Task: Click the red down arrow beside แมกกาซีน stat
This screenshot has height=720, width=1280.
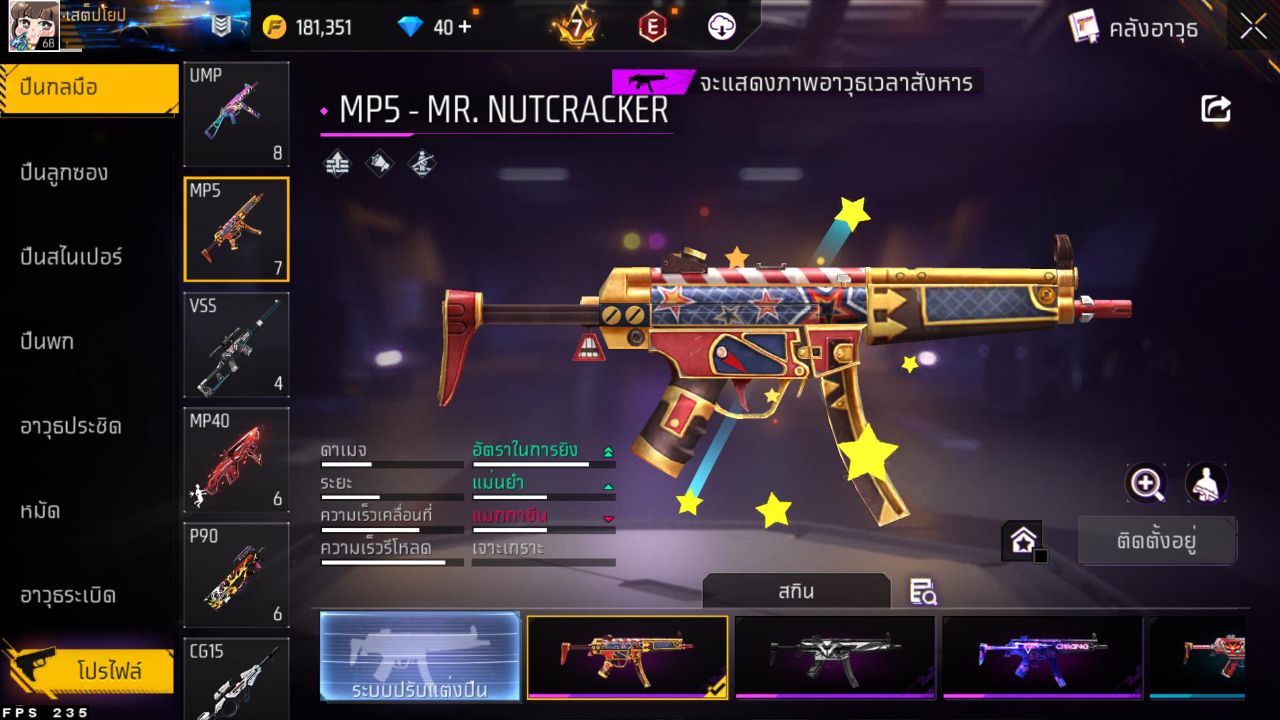Action: tap(608, 517)
